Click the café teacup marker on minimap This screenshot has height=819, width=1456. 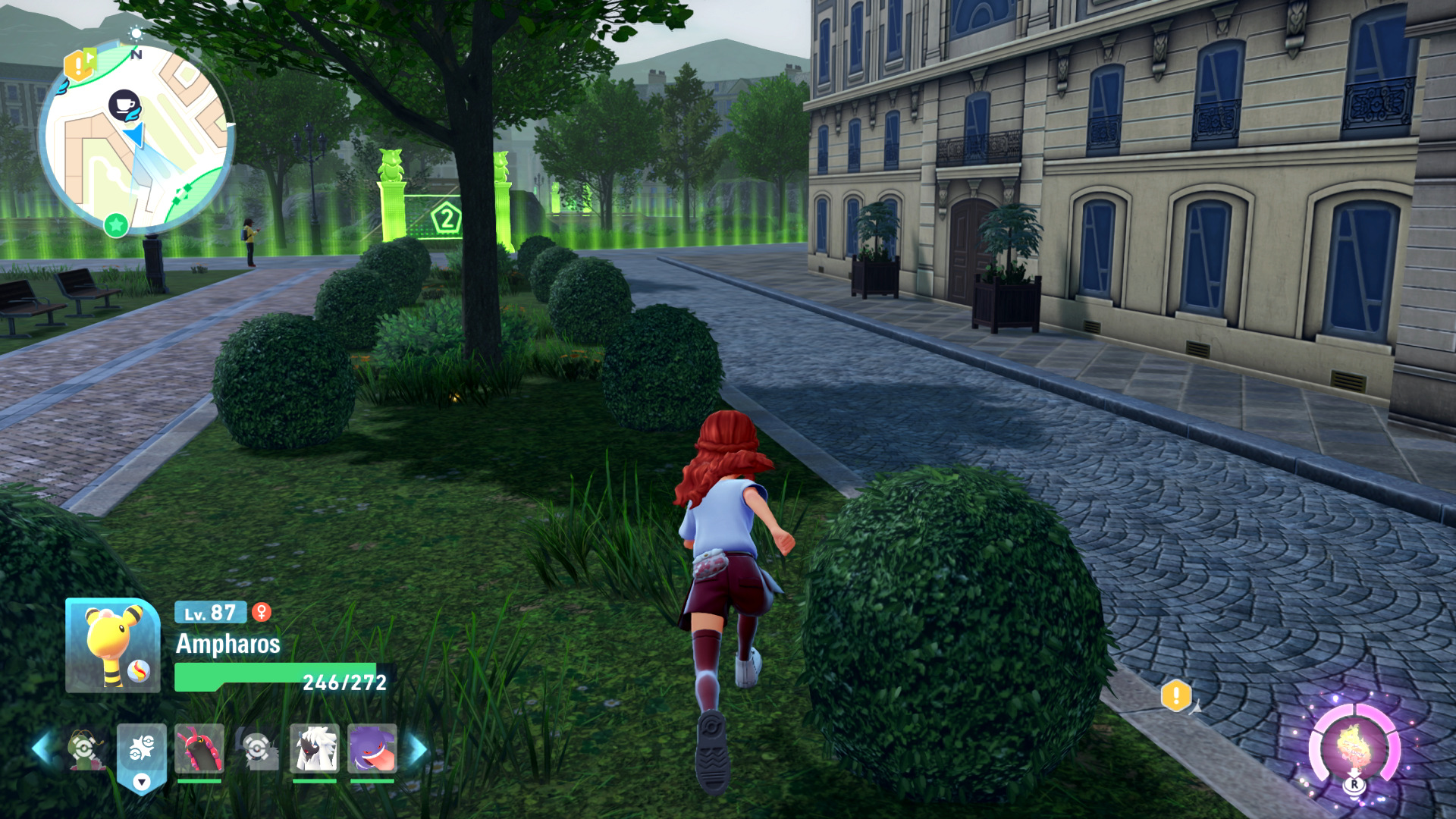124,105
